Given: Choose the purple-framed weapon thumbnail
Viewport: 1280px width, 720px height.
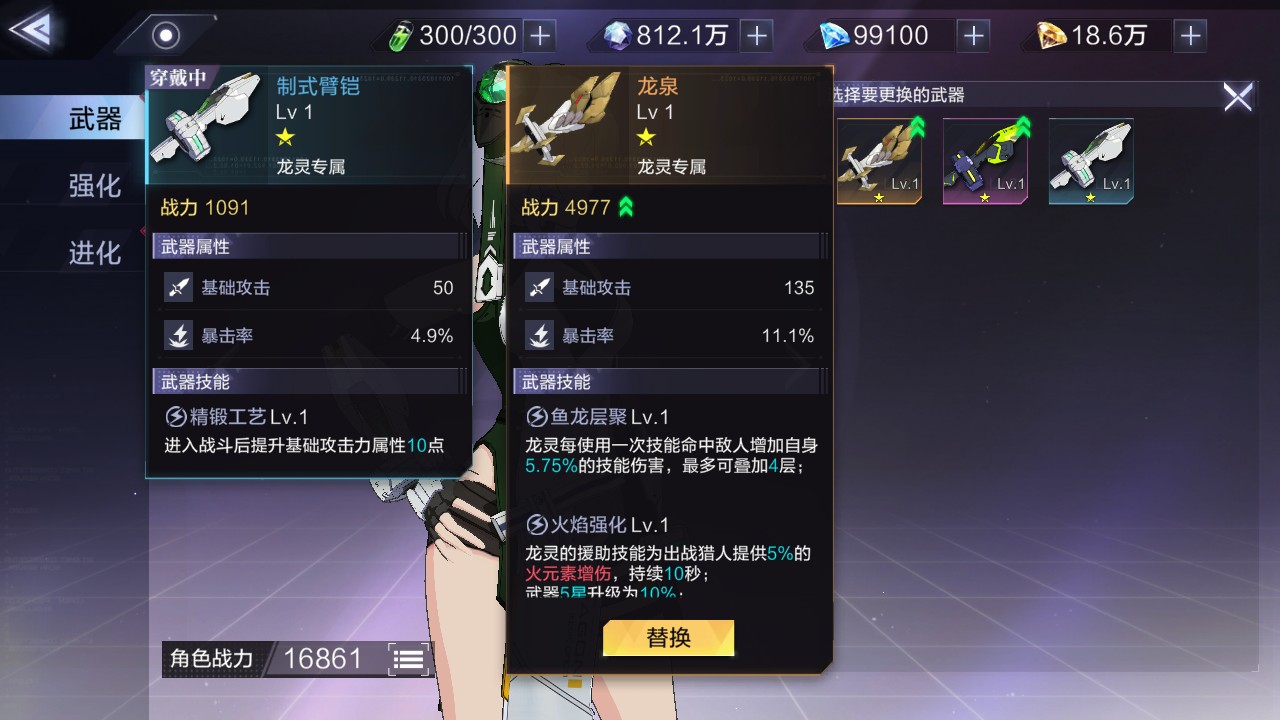Looking at the screenshot, I should pyautogui.click(x=985, y=161).
